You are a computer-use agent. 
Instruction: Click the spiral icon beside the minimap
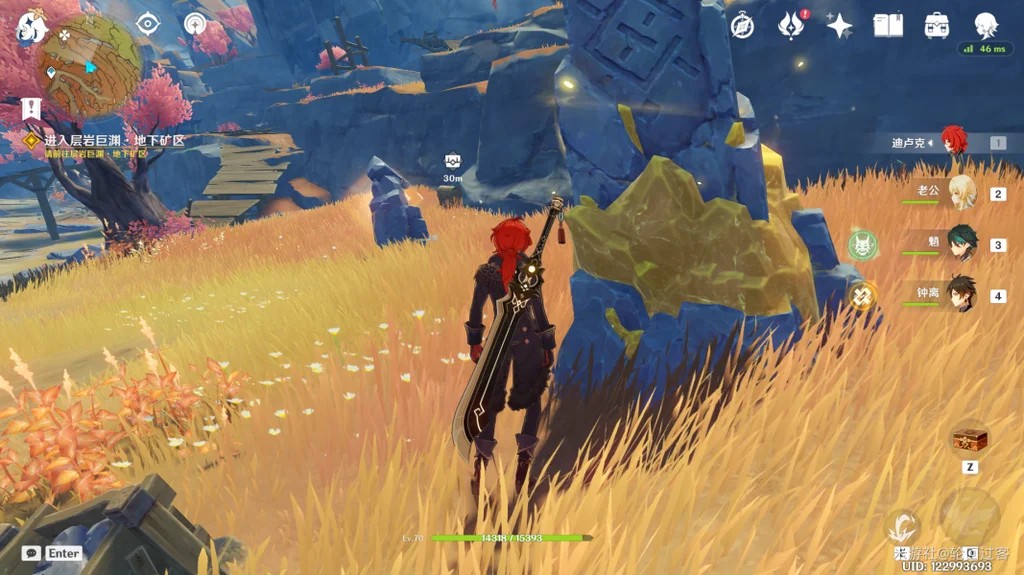(195, 24)
